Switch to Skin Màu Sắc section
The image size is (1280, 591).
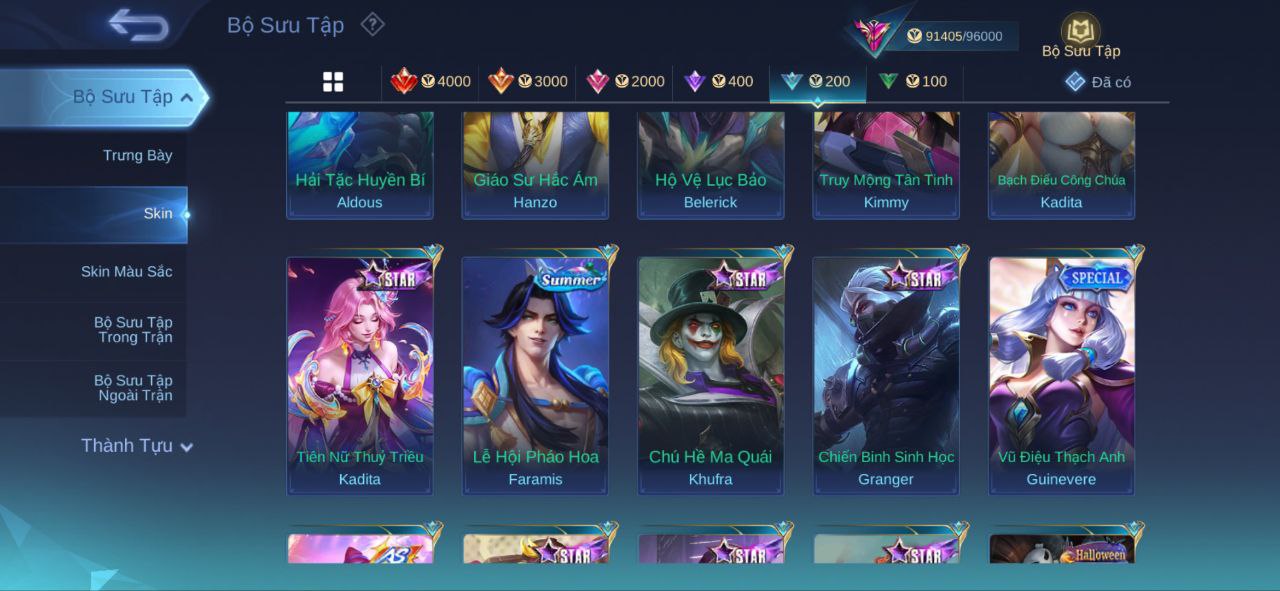pyautogui.click(x=126, y=272)
